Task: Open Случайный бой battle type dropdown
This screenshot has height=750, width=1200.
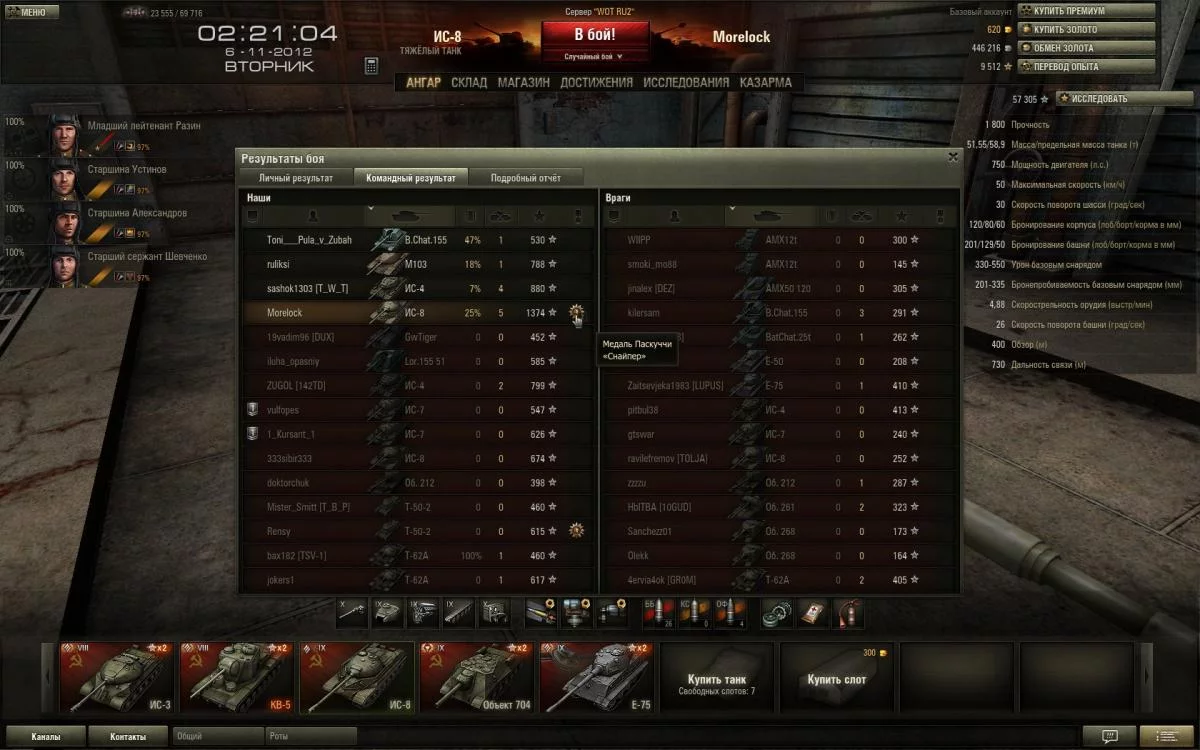Action: (x=594, y=57)
